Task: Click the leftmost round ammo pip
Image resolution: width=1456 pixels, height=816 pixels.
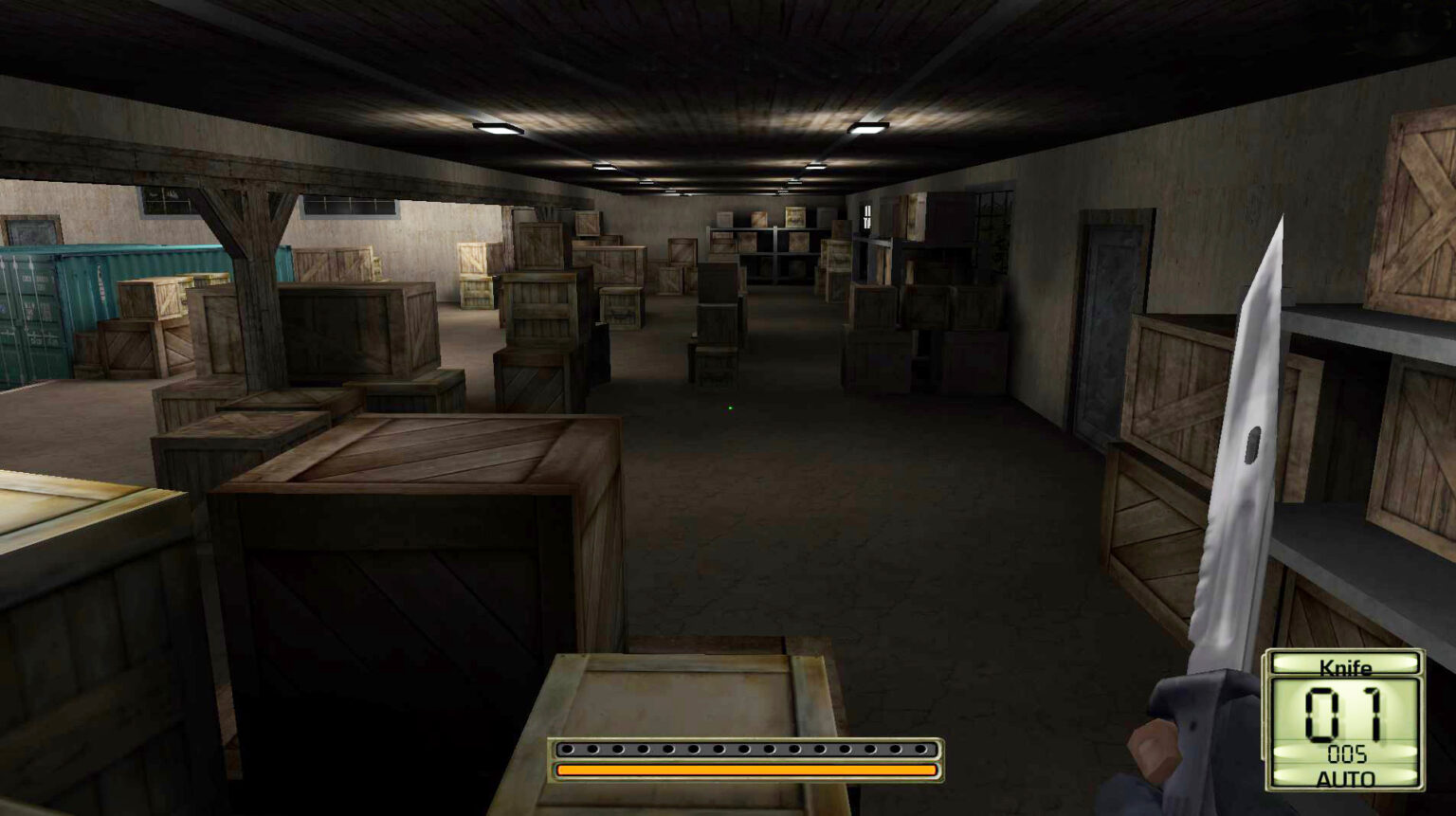Action: 569,748
